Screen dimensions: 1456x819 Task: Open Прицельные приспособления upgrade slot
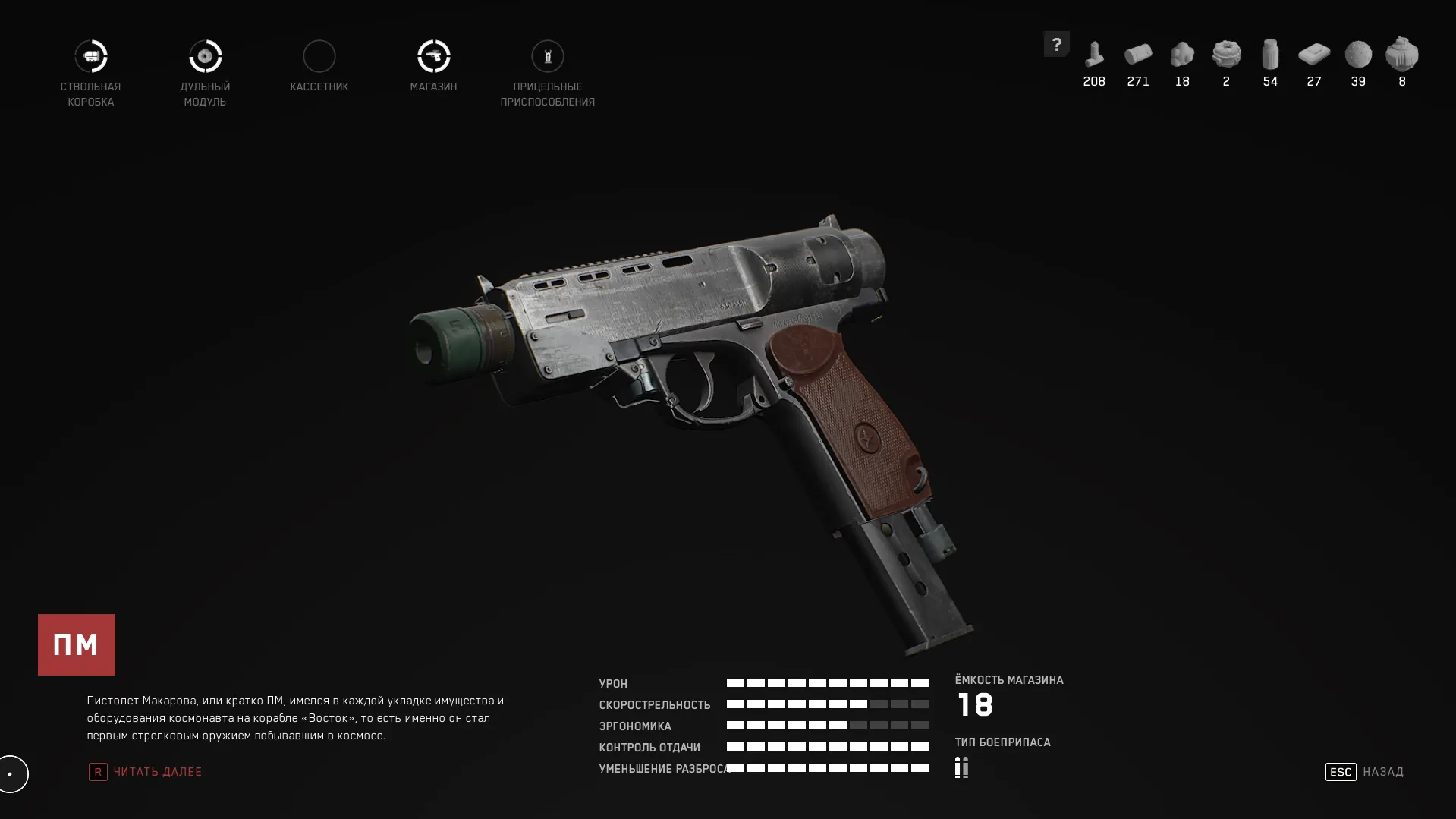point(547,57)
